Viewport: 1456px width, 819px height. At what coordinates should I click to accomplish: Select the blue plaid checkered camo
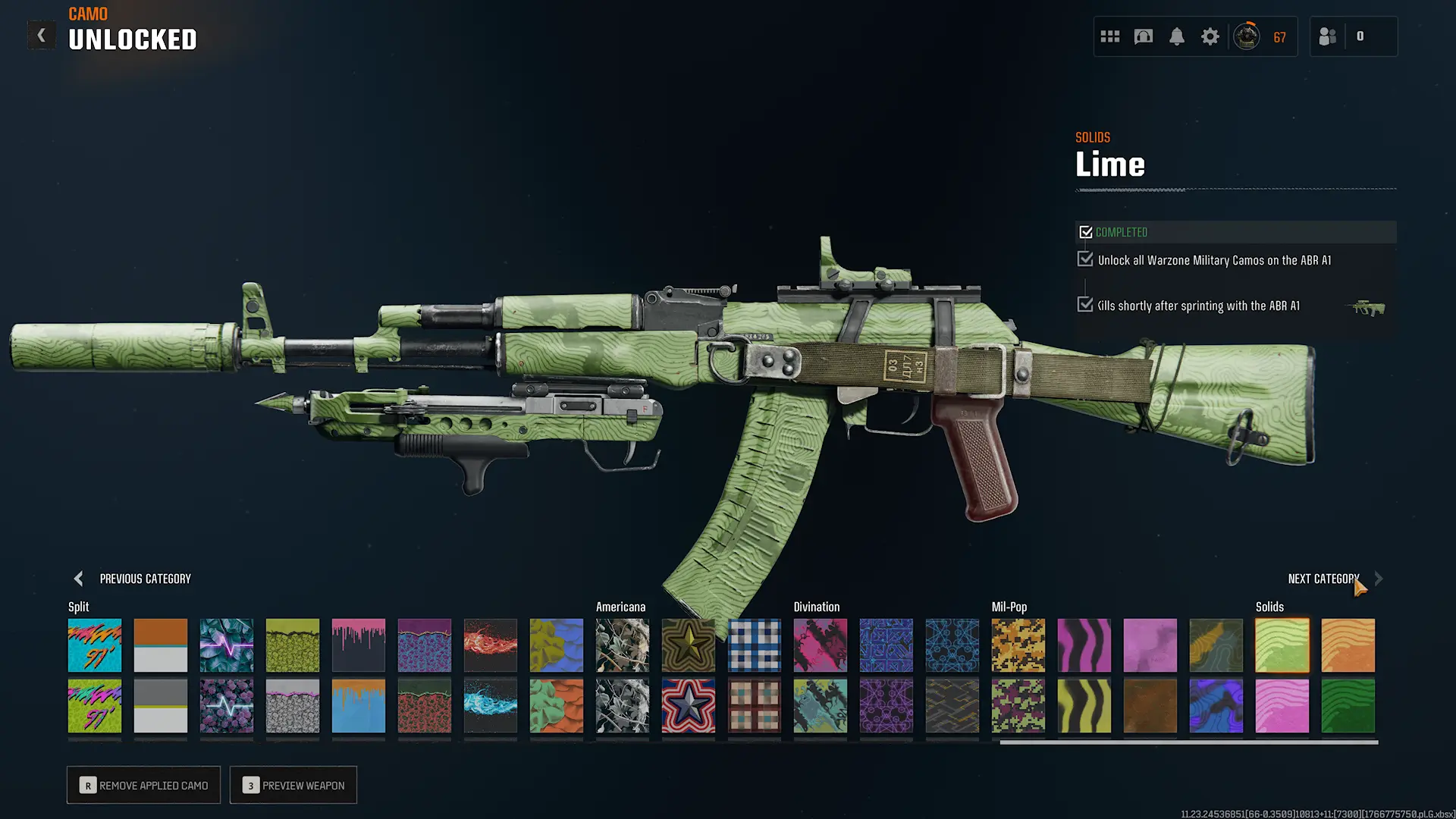point(754,645)
